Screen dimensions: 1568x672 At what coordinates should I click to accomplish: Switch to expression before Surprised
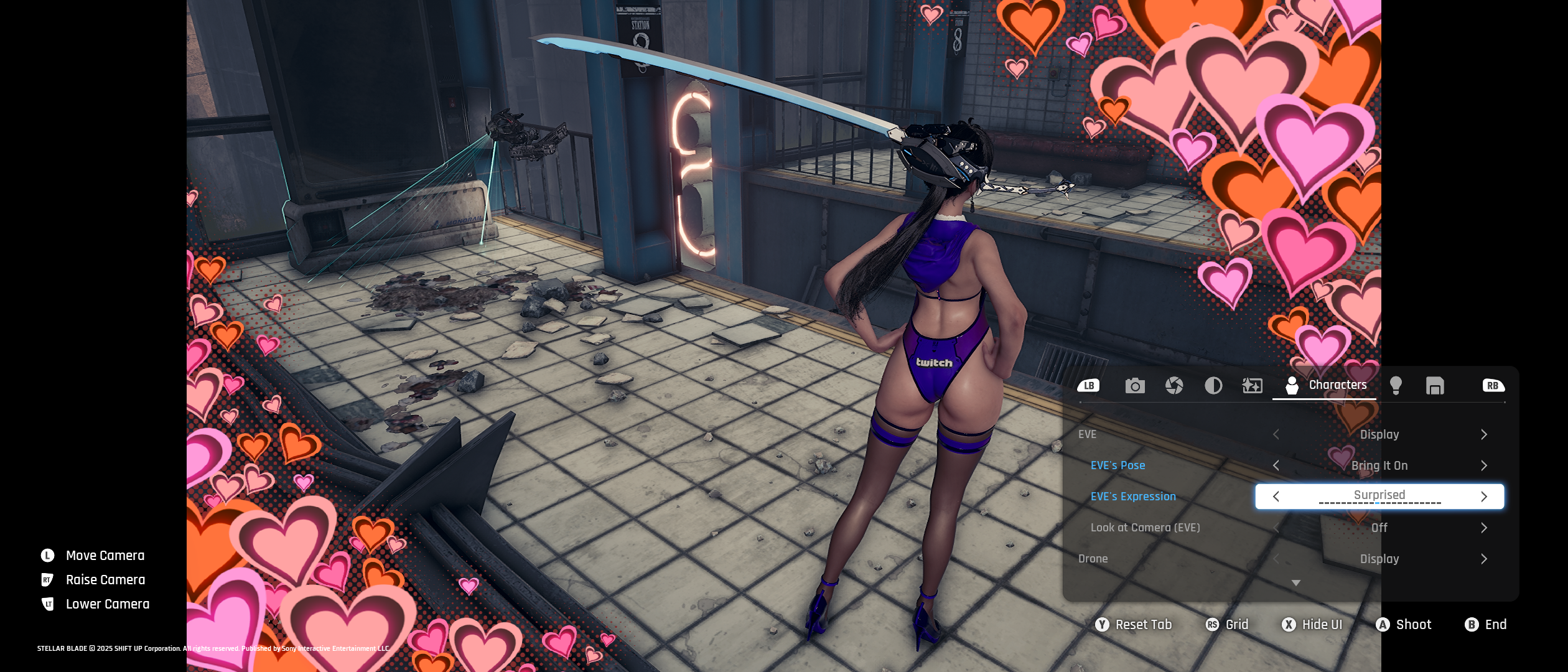(x=1276, y=497)
